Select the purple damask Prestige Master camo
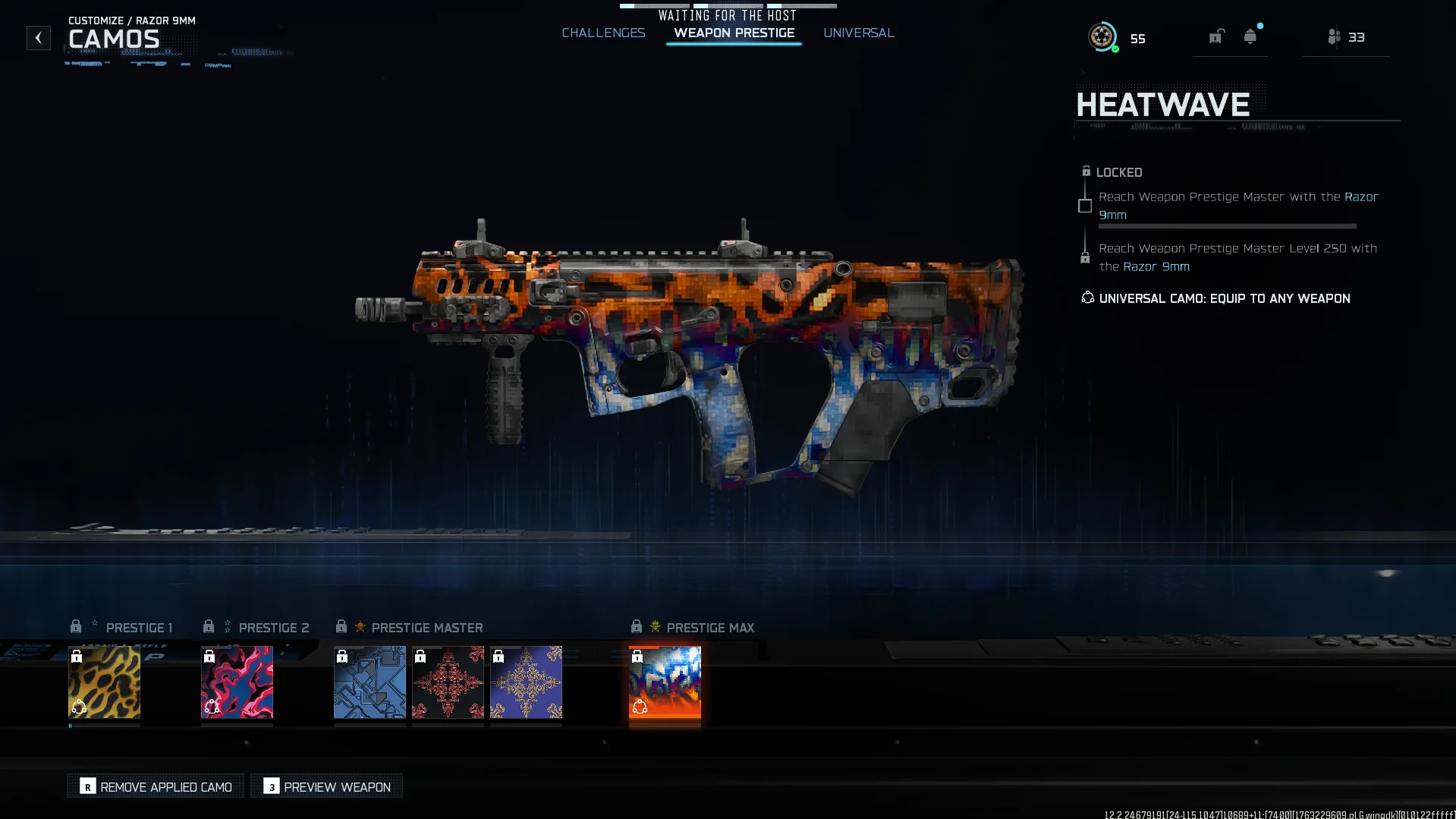The image size is (1456, 819). click(x=526, y=682)
